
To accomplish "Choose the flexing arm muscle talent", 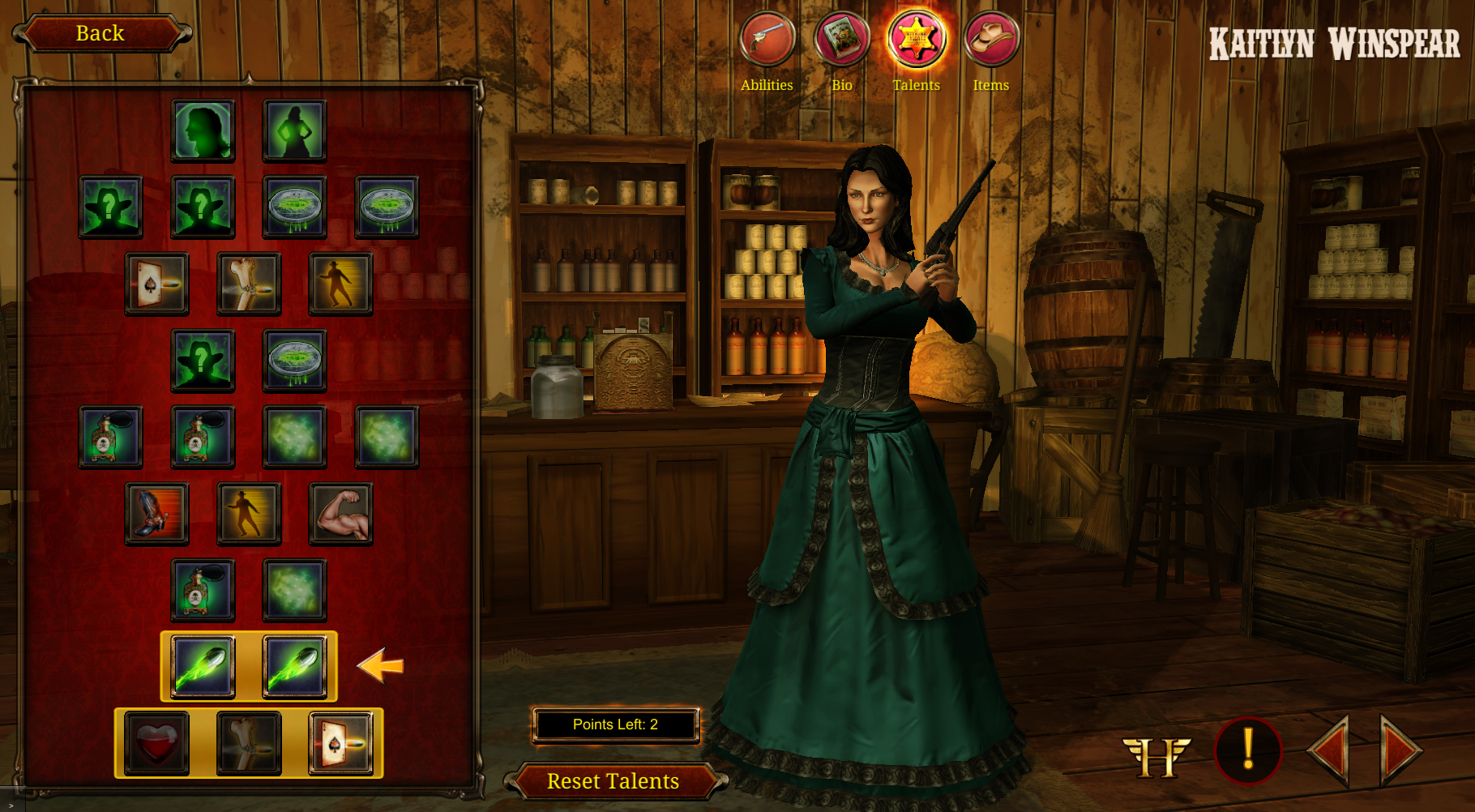I will (x=341, y=514).
